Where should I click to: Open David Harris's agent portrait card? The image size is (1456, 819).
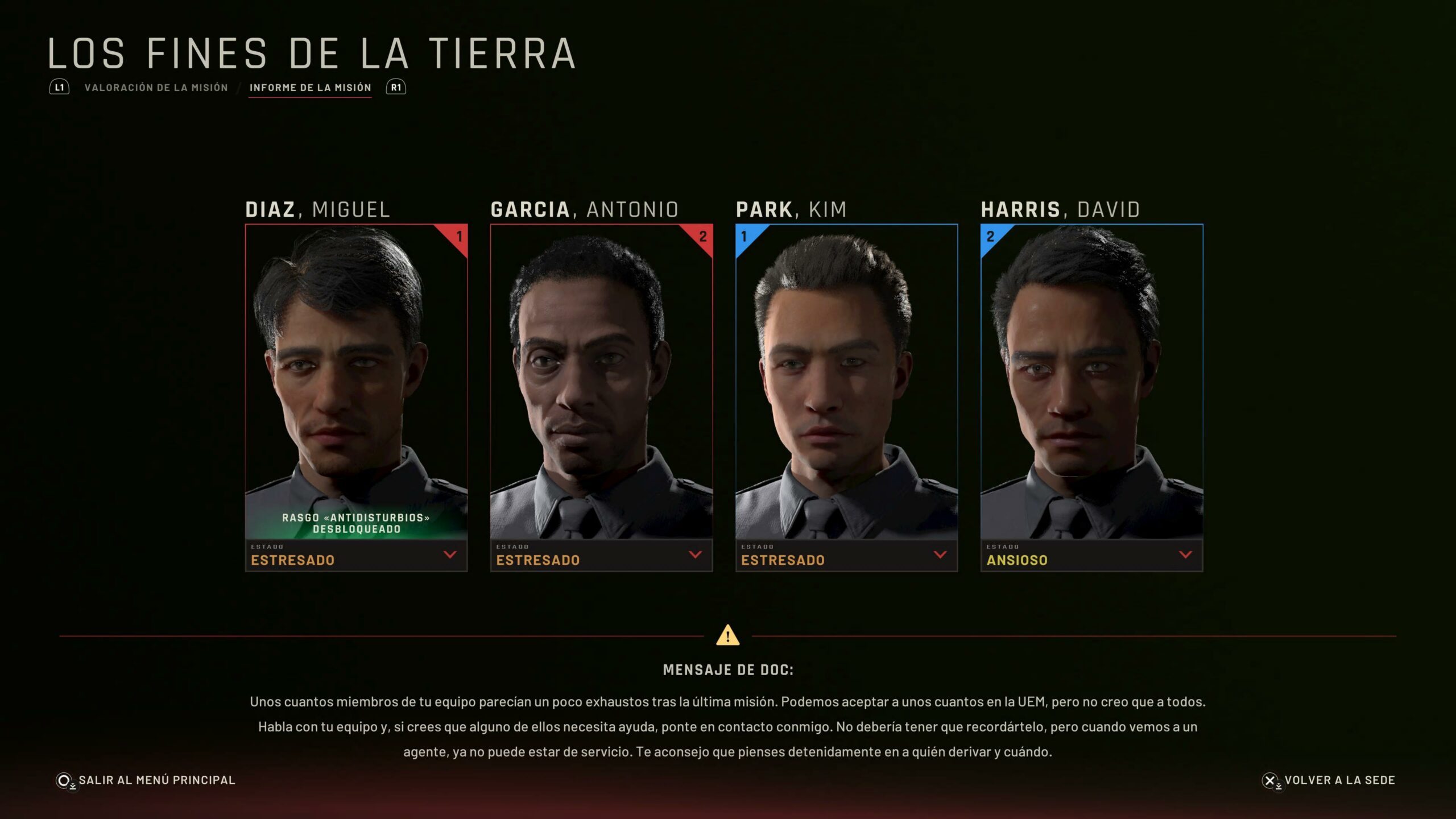[1091, 381]
